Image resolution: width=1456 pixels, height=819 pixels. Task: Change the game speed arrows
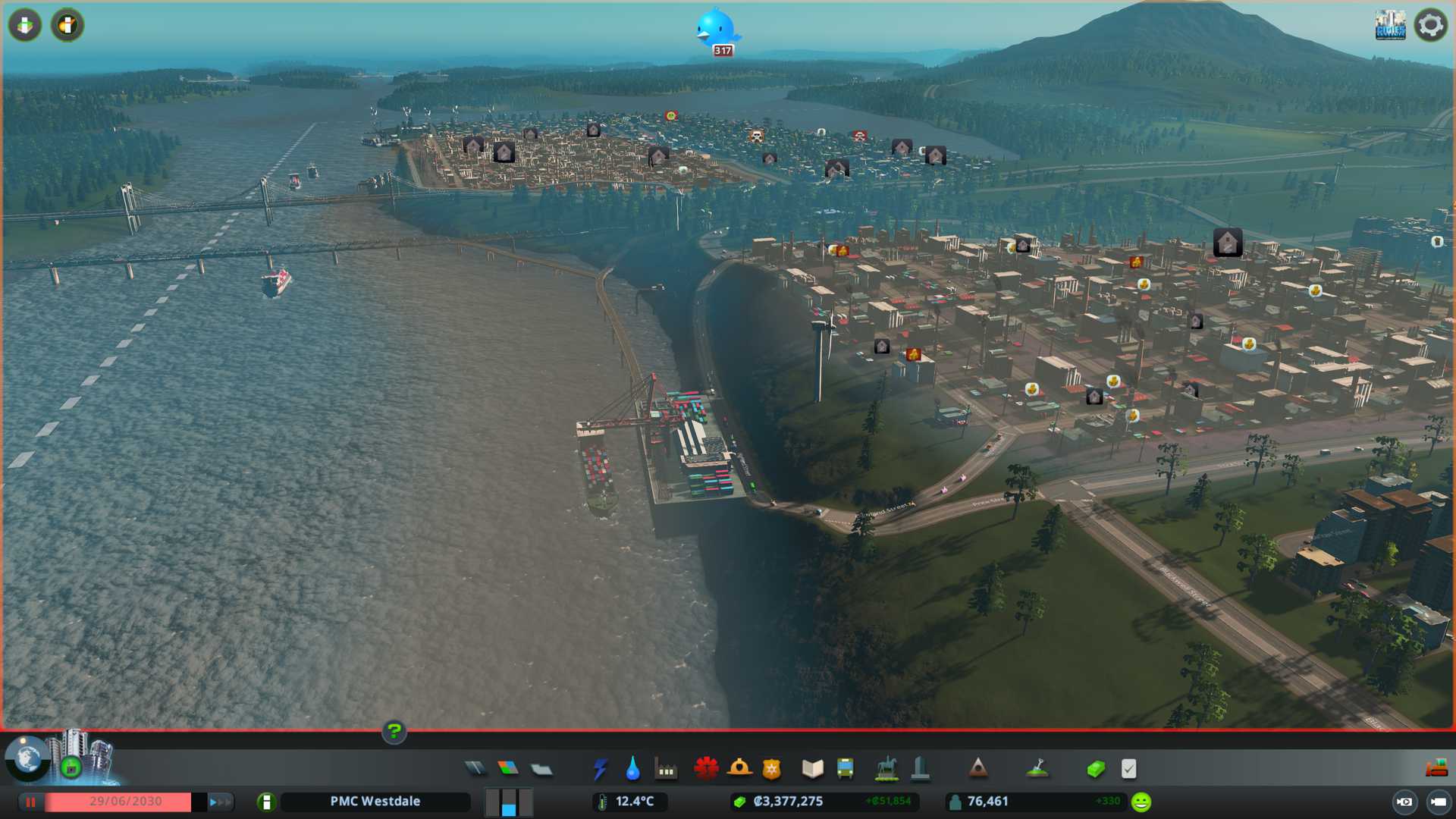[219, 802]
